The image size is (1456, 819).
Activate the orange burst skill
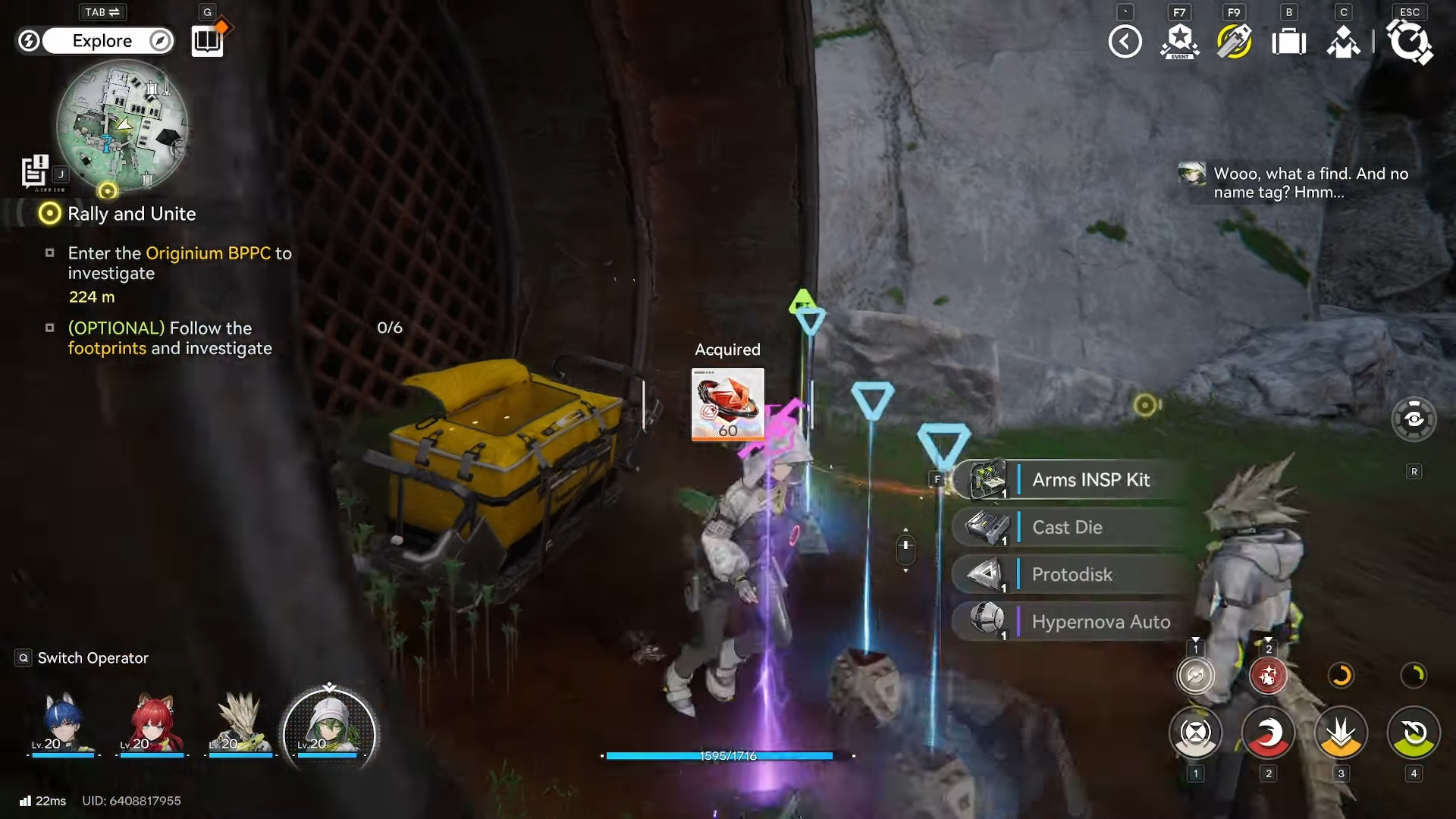1341,734
